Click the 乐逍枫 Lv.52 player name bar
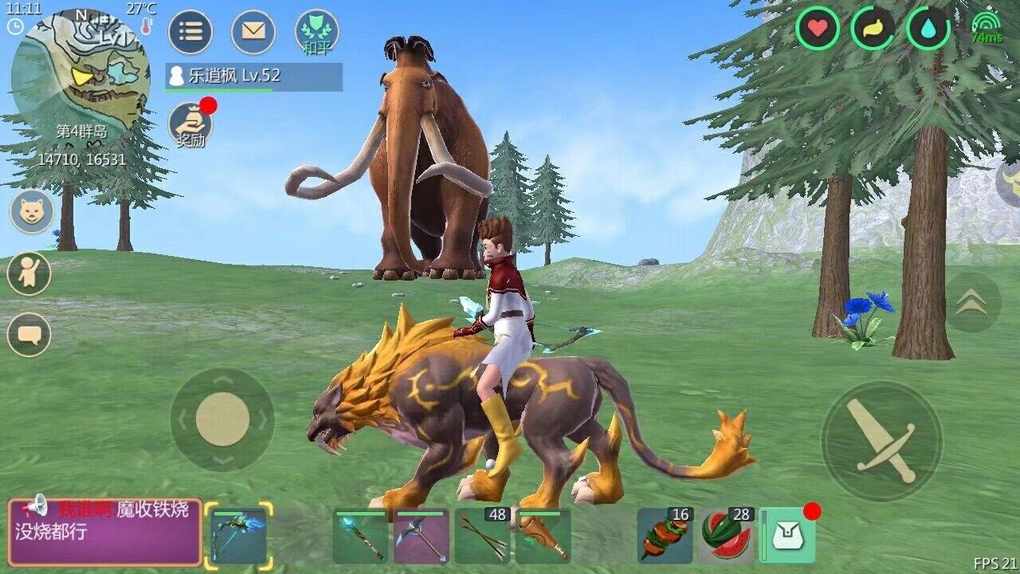The image size is (1020, 574). pos(254,77)
